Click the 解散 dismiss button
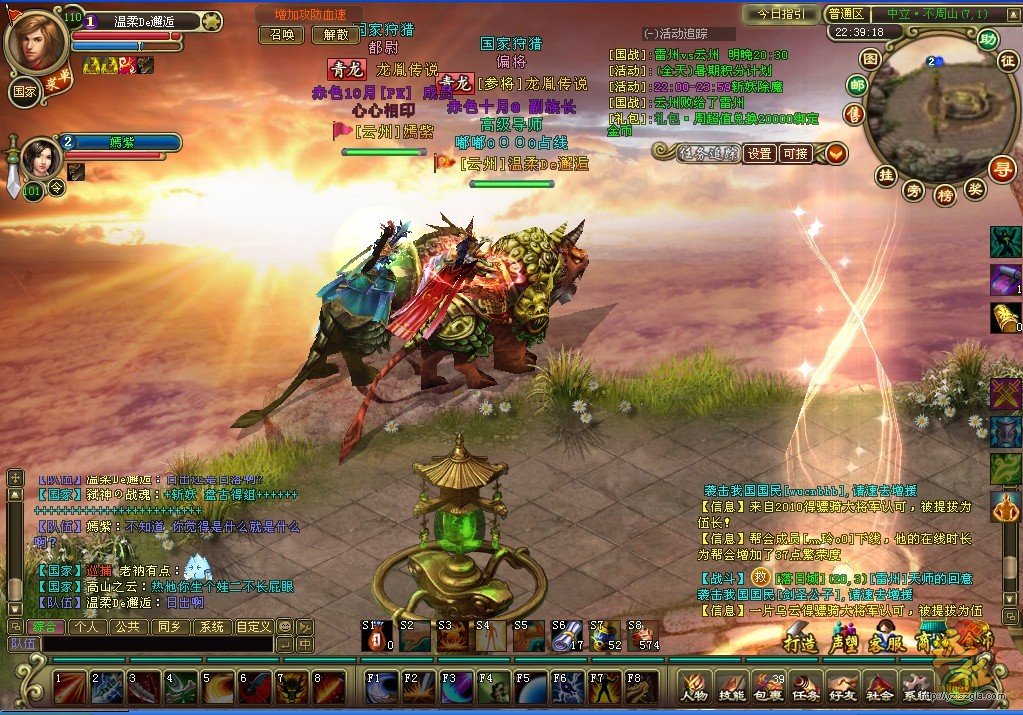Viewport: 1023px width, 715px height. tap(335, 34)
